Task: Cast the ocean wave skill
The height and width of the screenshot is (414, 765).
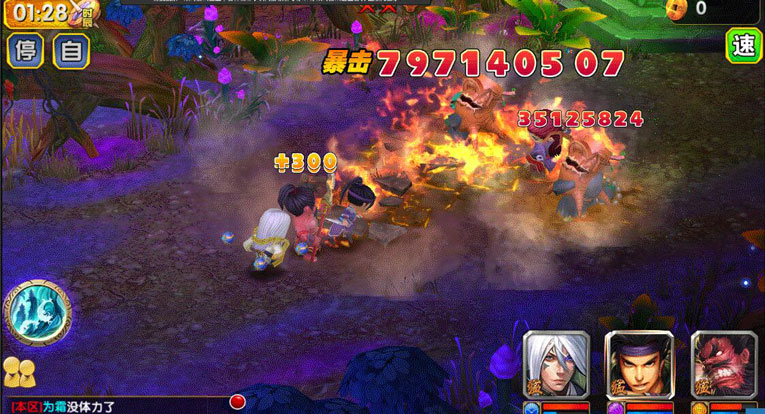Action: coord(36,311)
